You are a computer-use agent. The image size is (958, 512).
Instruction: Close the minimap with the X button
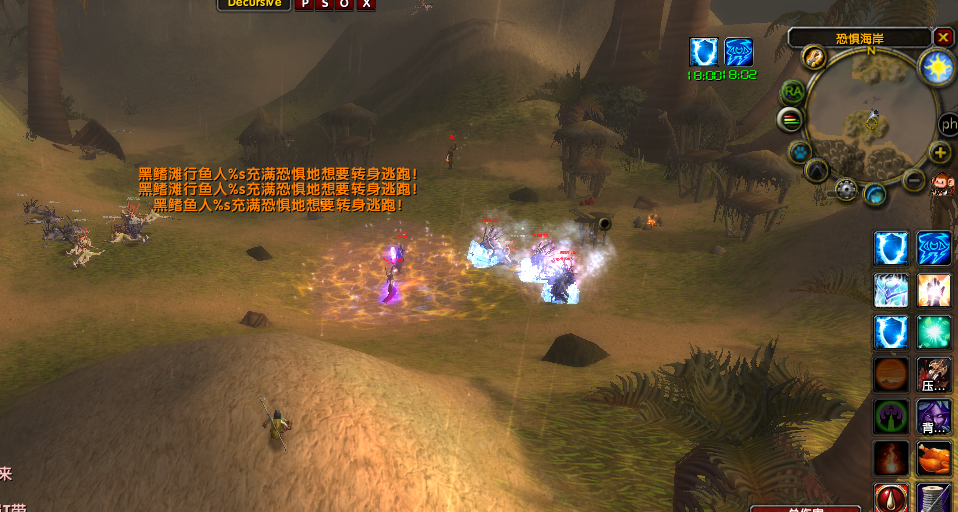point(943,37)
